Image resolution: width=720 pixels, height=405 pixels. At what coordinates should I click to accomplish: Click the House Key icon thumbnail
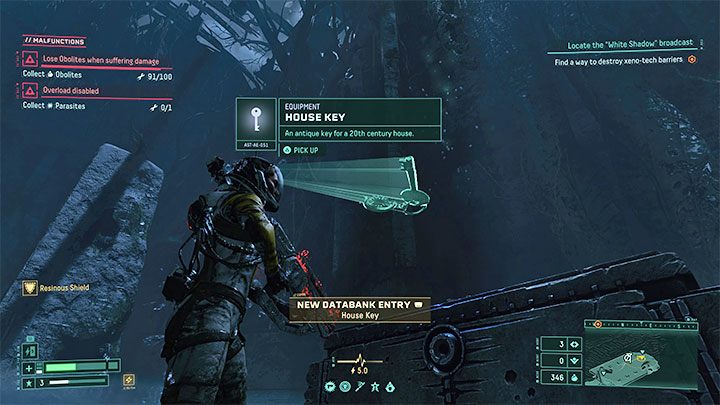tap(259, 120)
